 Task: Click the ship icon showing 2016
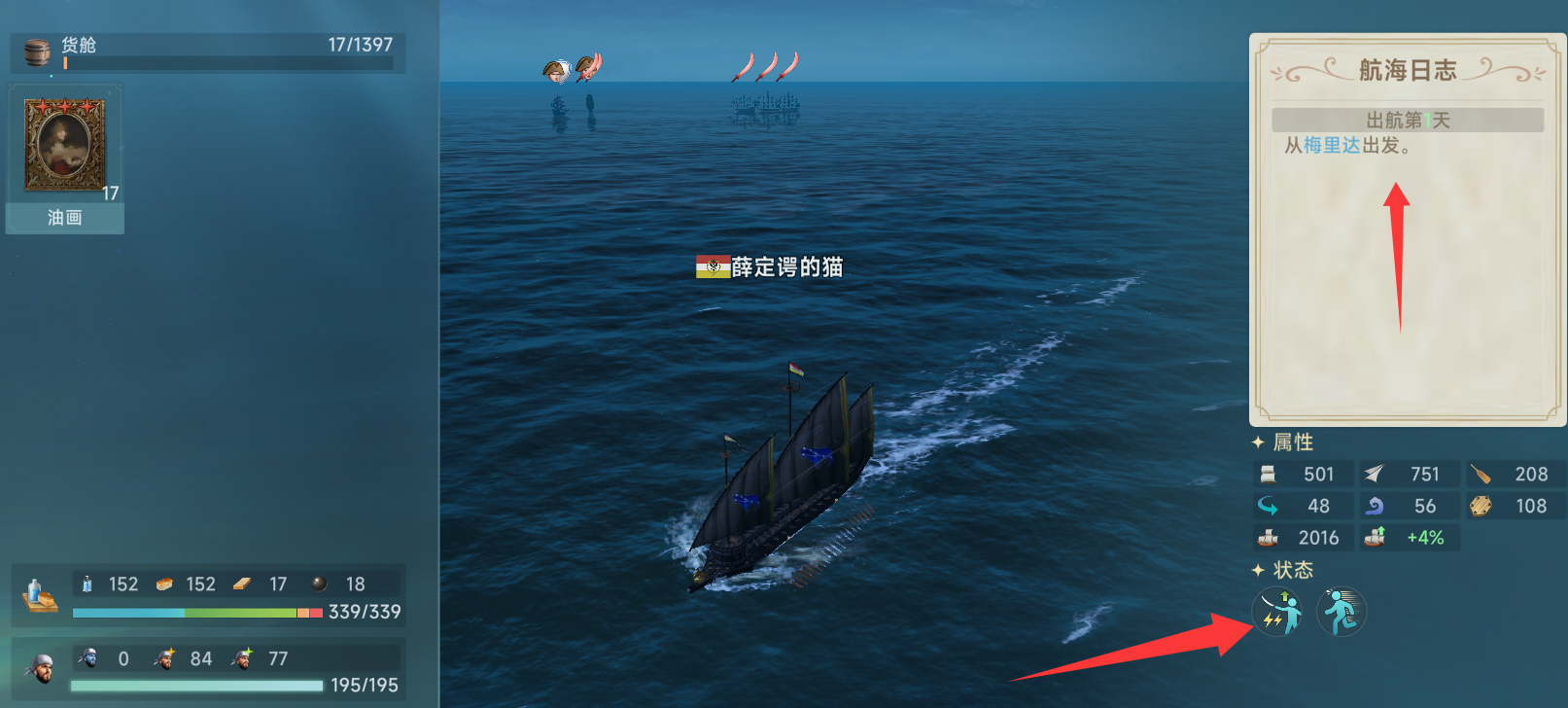point(1270,537)
